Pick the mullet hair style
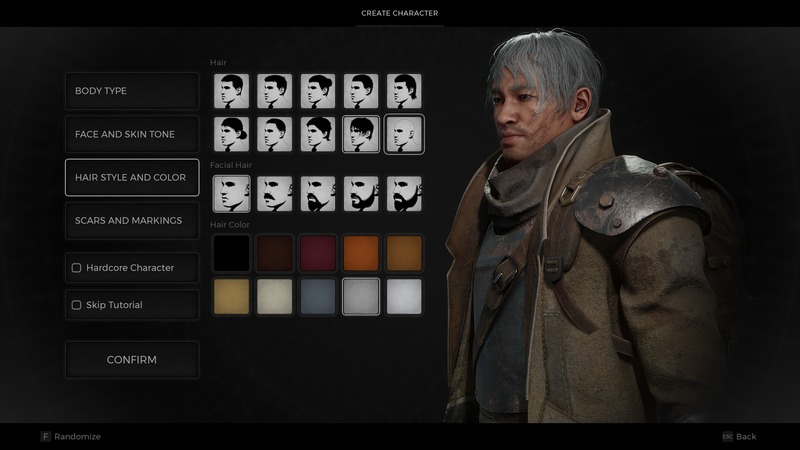This screenshot has height=450, width=800. (404, 91)
